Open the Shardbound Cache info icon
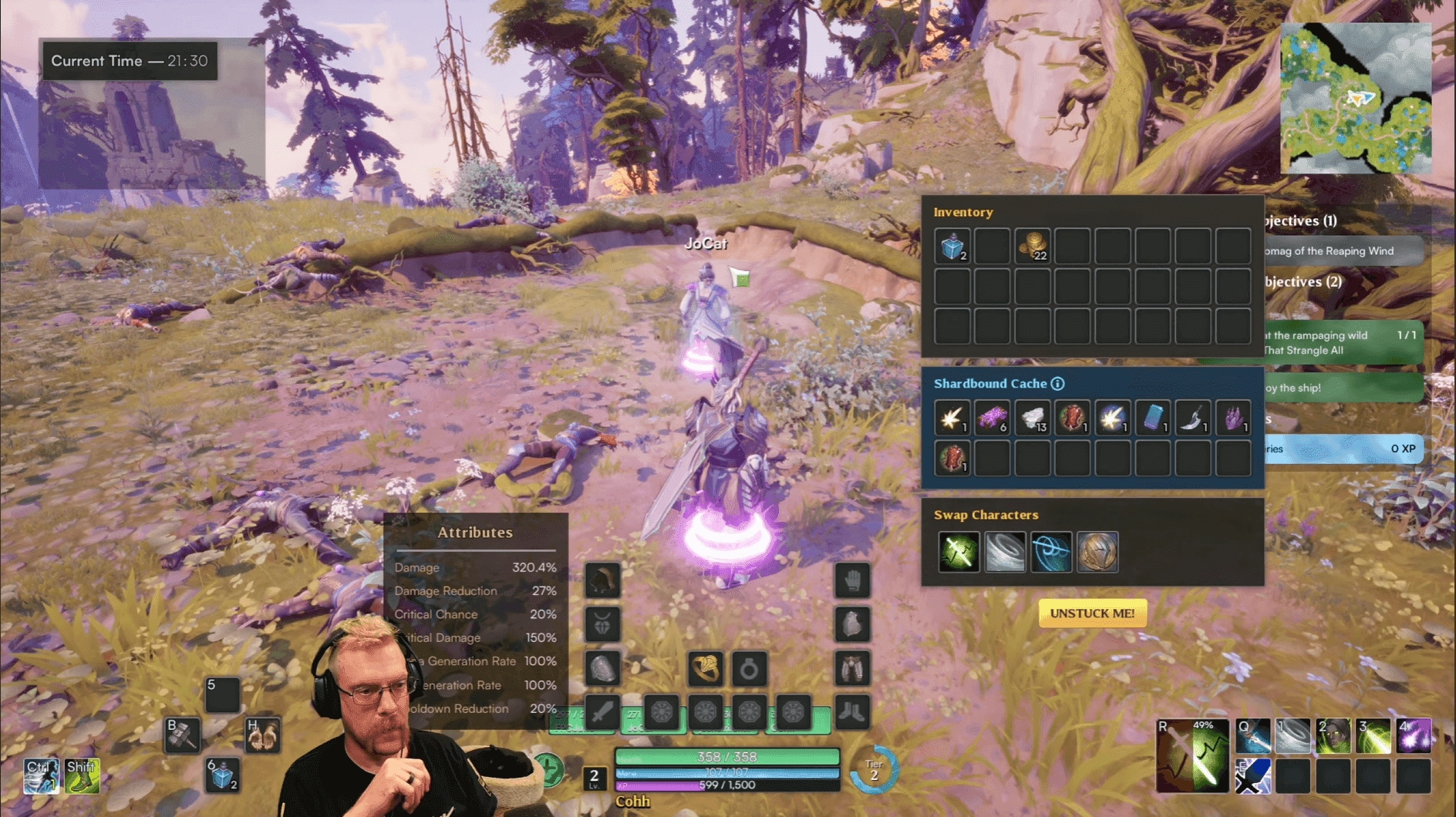Screen dimensions: 1456x817 1058,384
